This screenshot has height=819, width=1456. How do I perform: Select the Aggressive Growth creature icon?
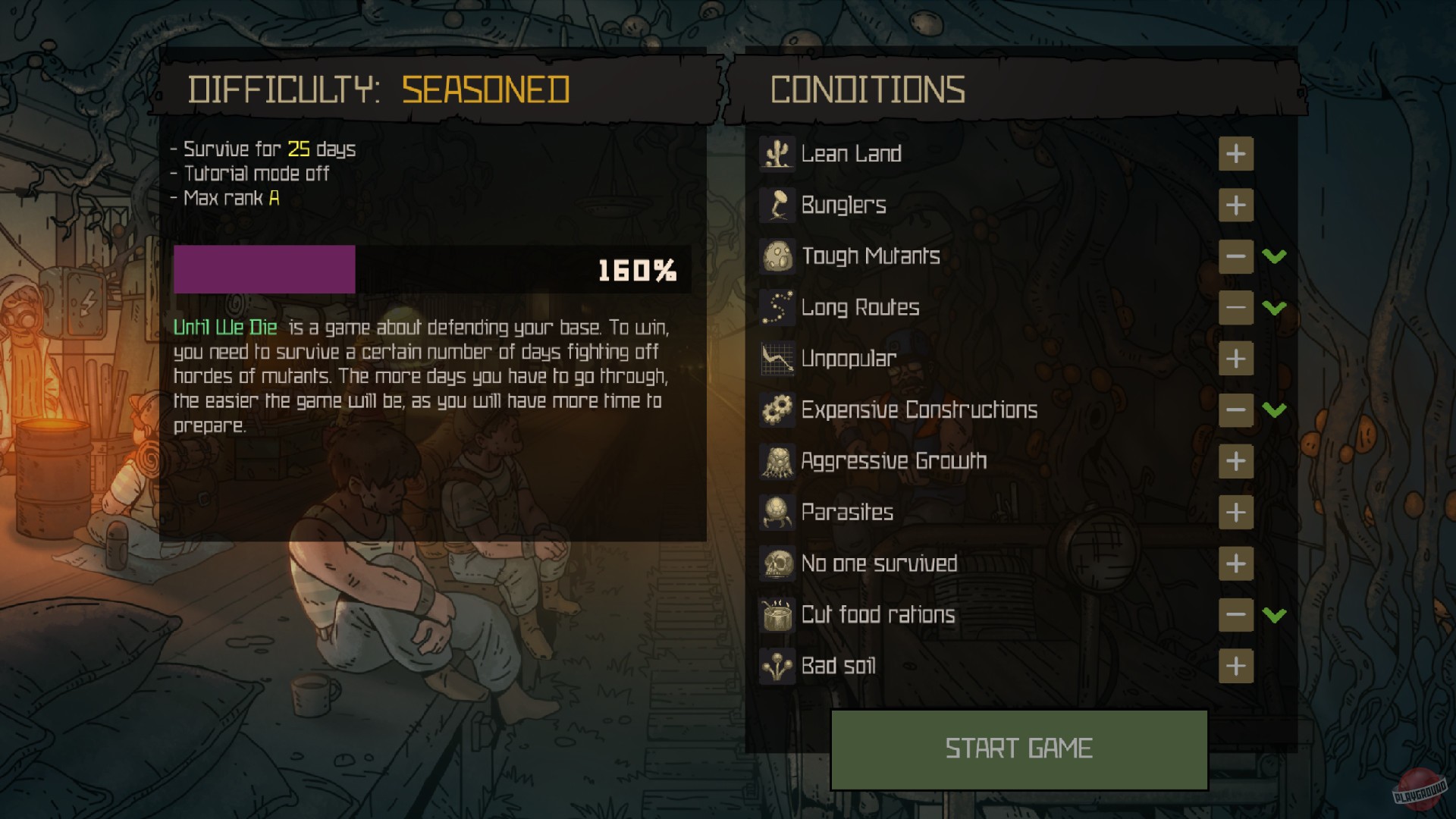pos(776,461)
